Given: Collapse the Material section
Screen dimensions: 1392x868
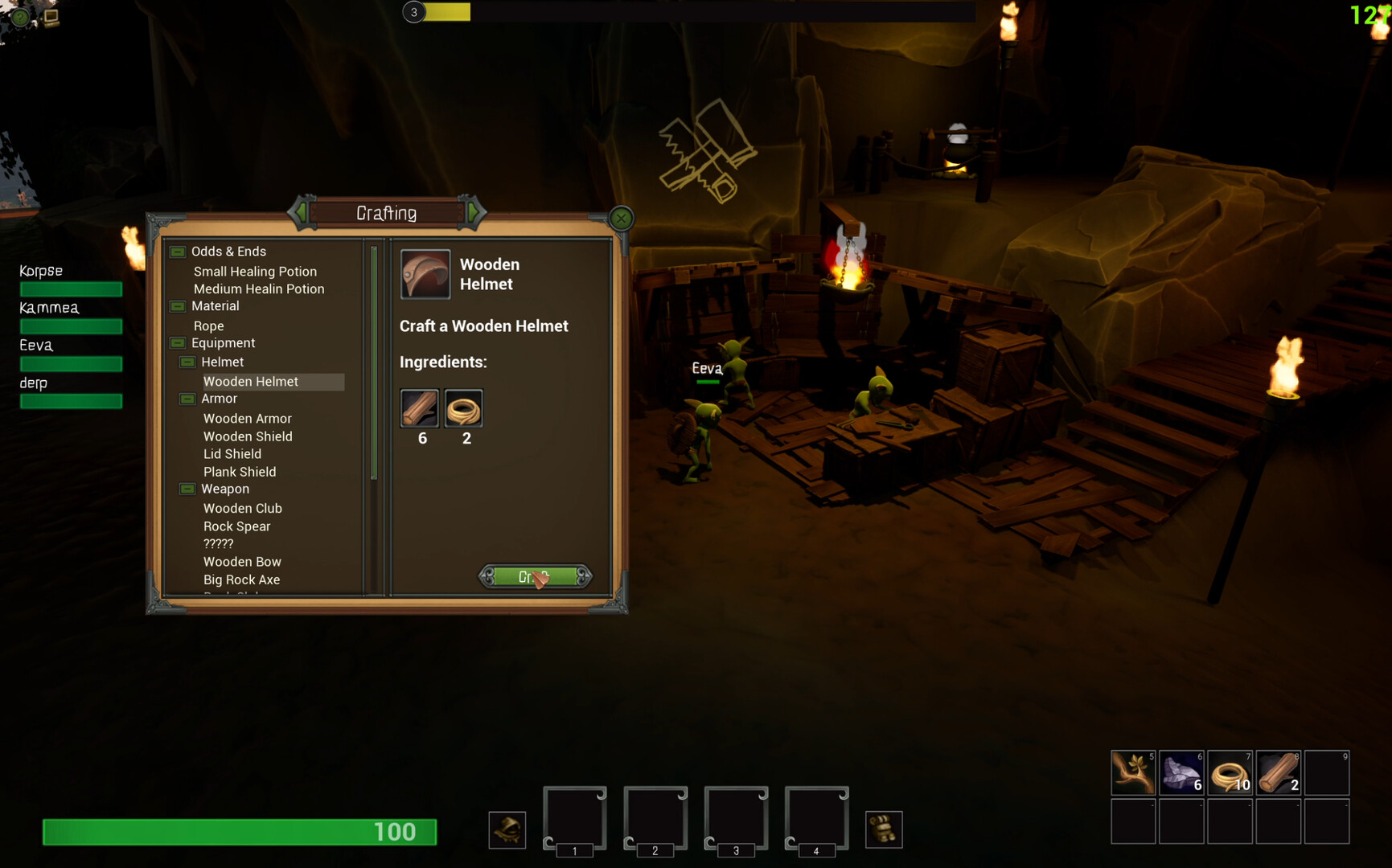Looking at the screenshot, I should 177,306.
